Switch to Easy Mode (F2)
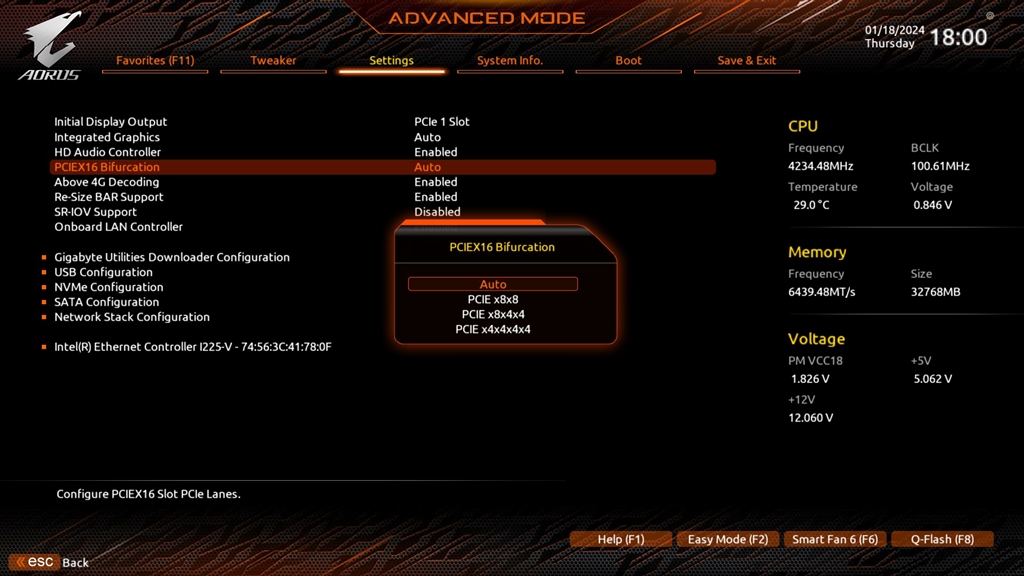Viewport: 1024px width, 576px height. 728,540
